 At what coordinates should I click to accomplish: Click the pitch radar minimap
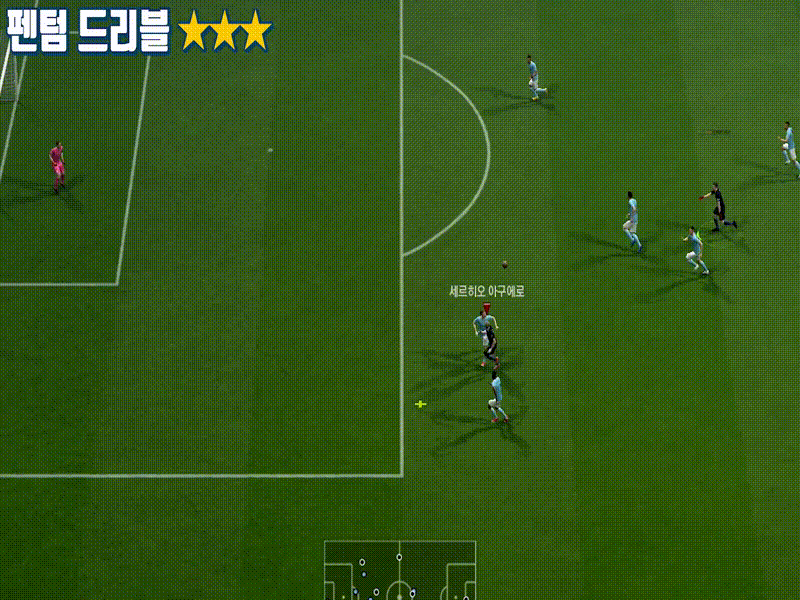pos(400,572)
